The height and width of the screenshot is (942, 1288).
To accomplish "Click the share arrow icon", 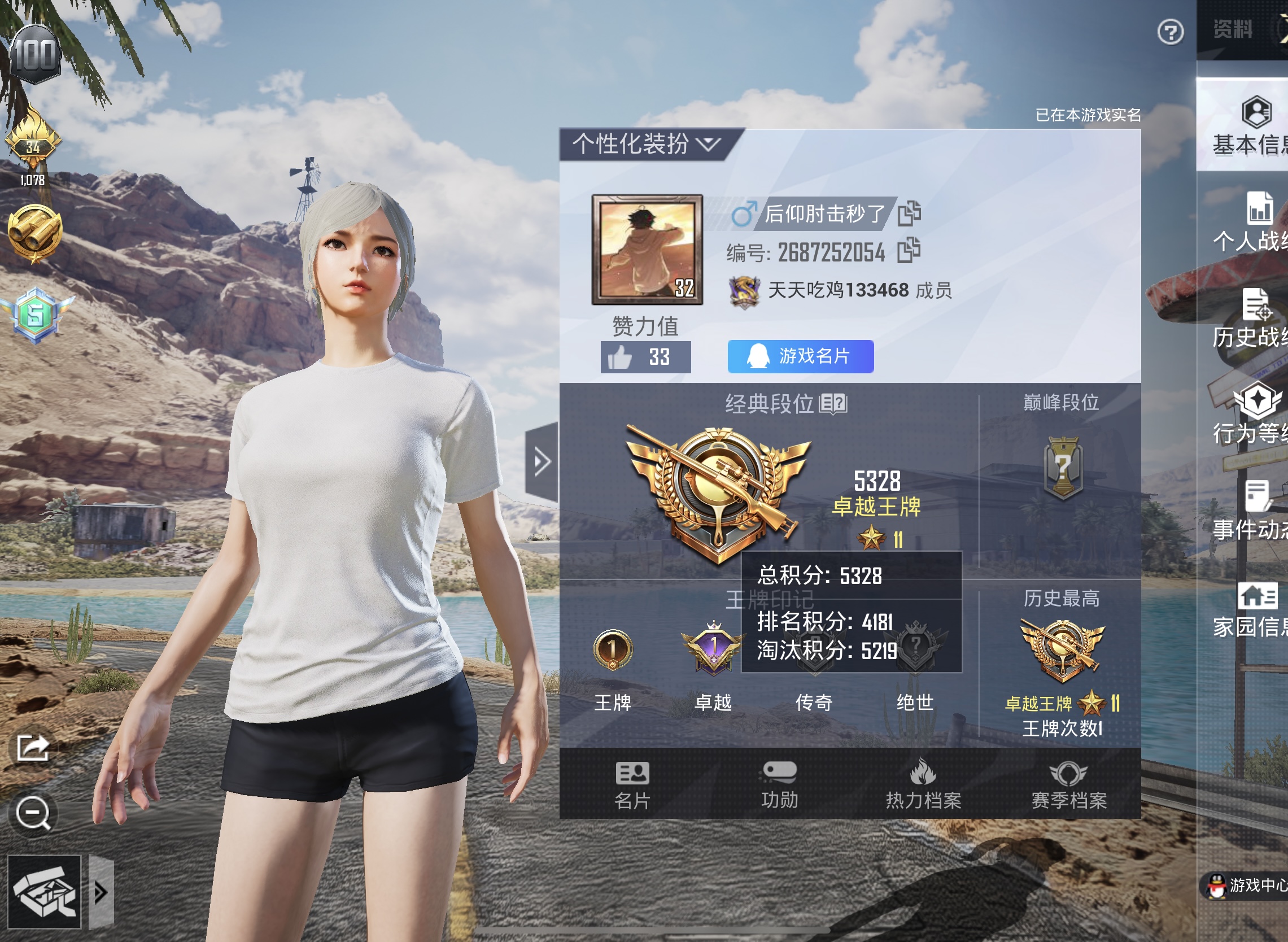I will [33, 748].
